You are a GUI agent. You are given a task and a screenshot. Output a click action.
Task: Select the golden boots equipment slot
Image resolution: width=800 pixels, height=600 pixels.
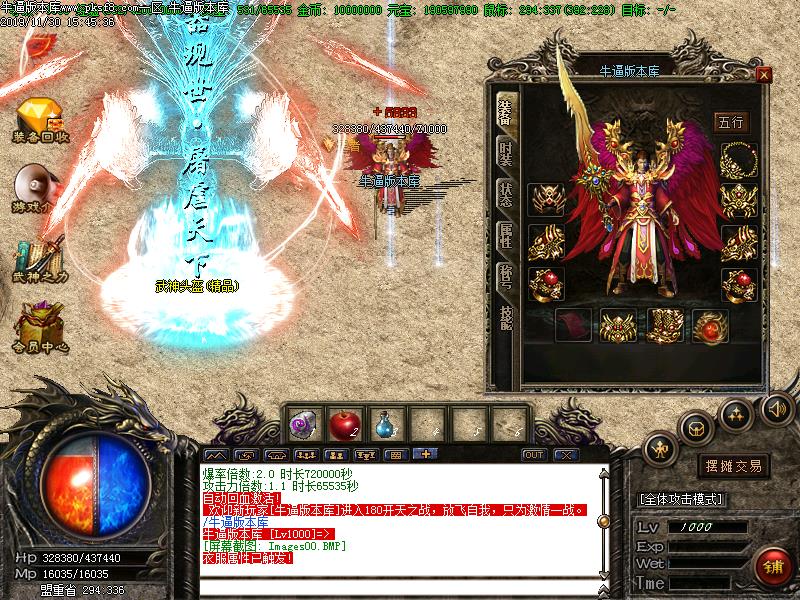pos(665,325)
